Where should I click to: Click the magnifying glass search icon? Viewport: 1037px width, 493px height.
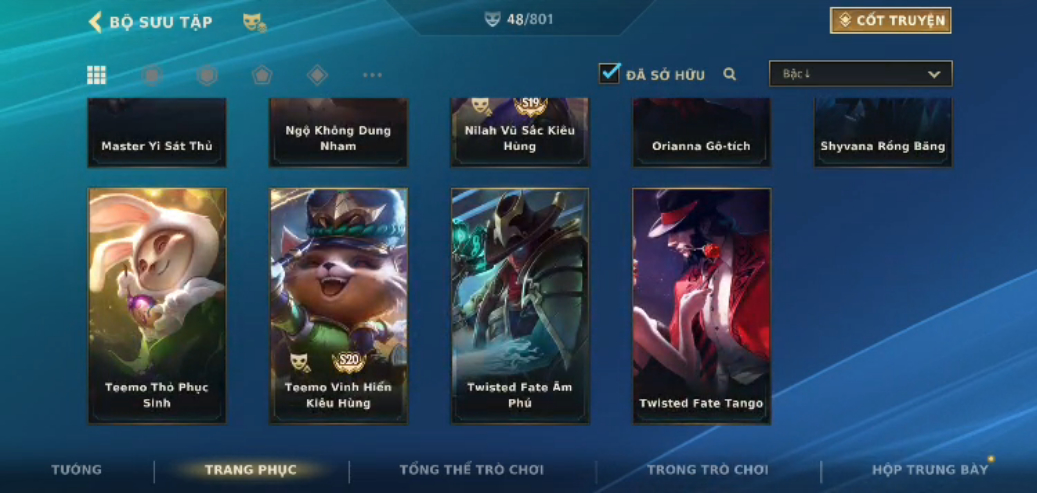730,74
